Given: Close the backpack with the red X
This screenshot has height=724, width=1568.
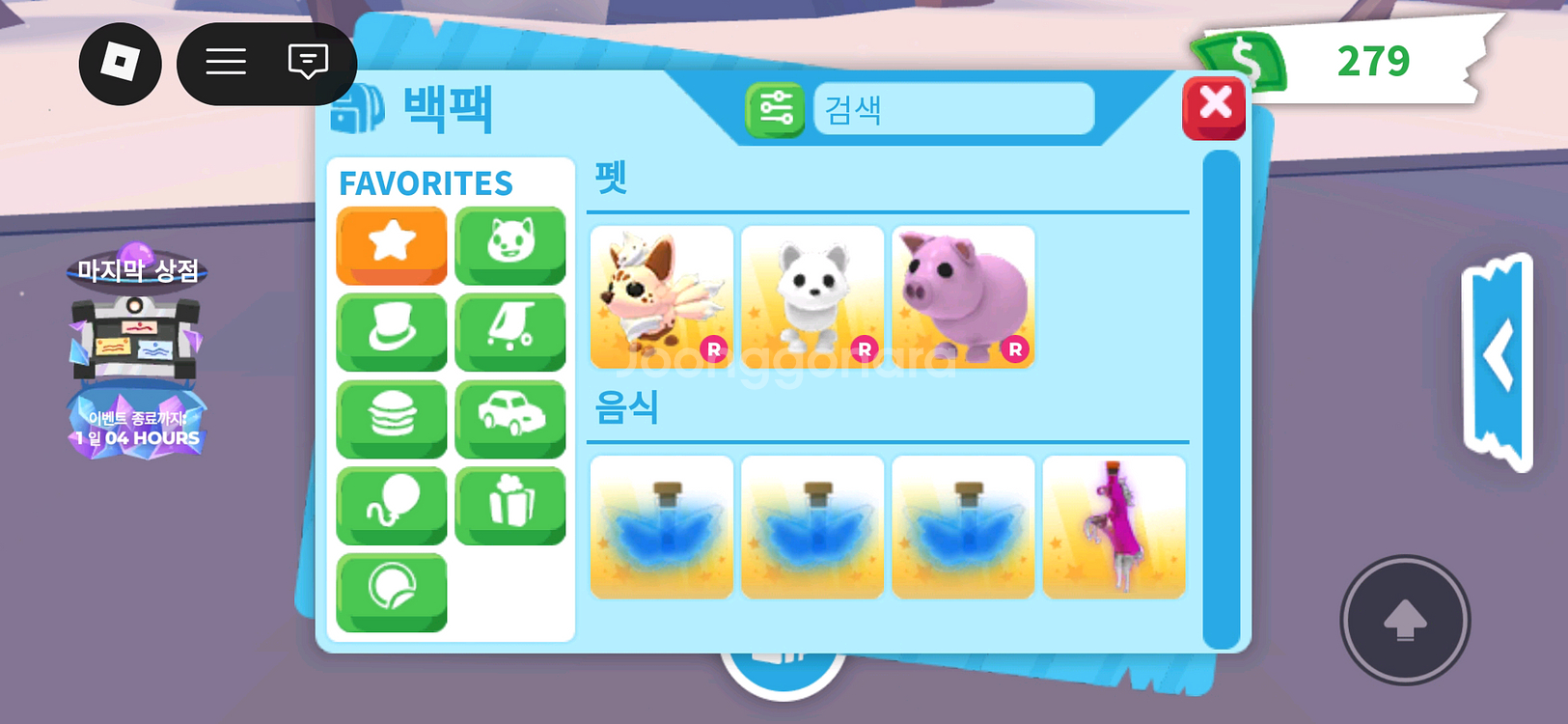Looking at the screenshot, I should point(1214,105).
